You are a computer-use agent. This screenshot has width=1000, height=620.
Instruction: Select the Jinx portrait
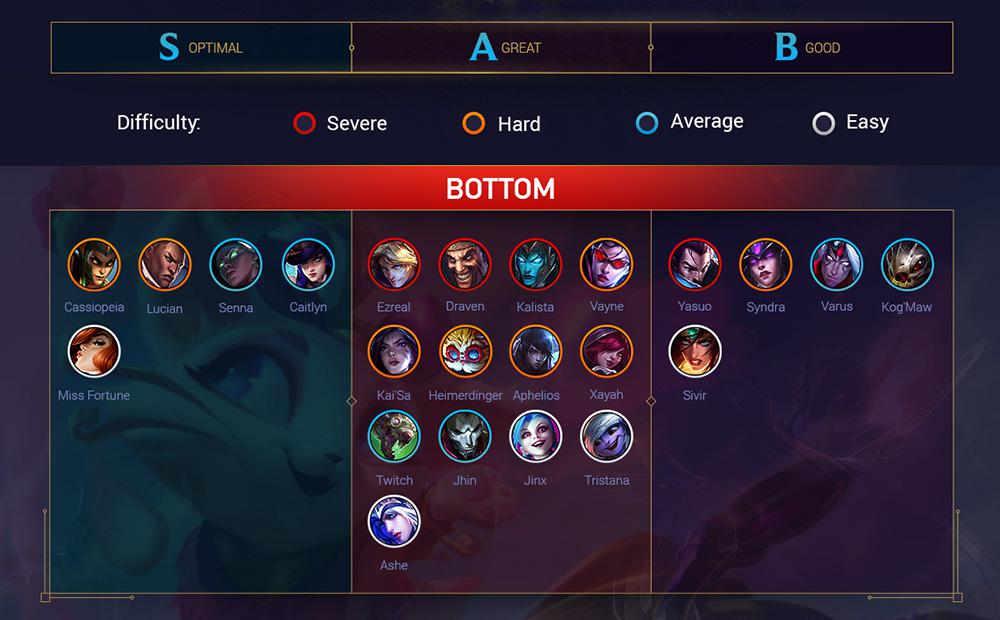click(x=536, y=437)
